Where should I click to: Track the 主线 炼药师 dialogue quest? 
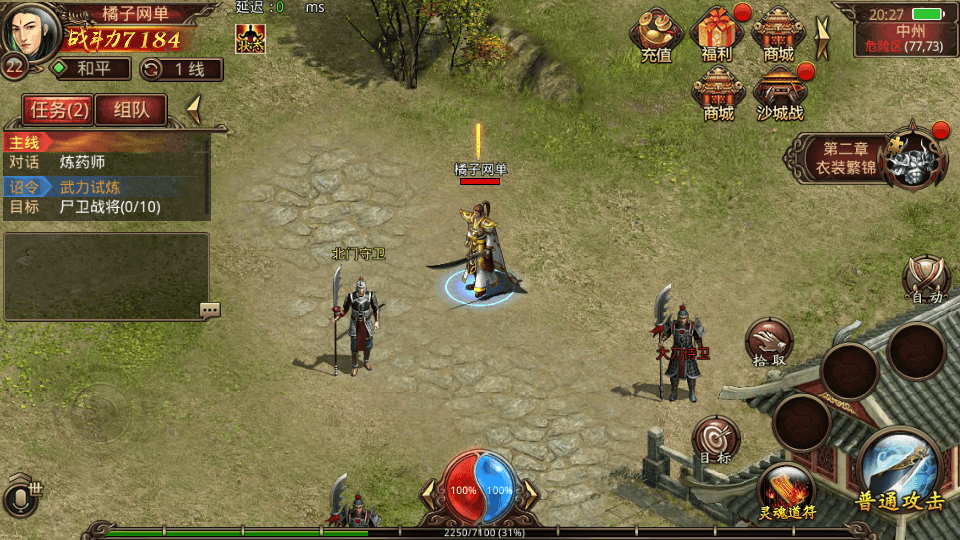pyautogui.click(x=105, y=161)
